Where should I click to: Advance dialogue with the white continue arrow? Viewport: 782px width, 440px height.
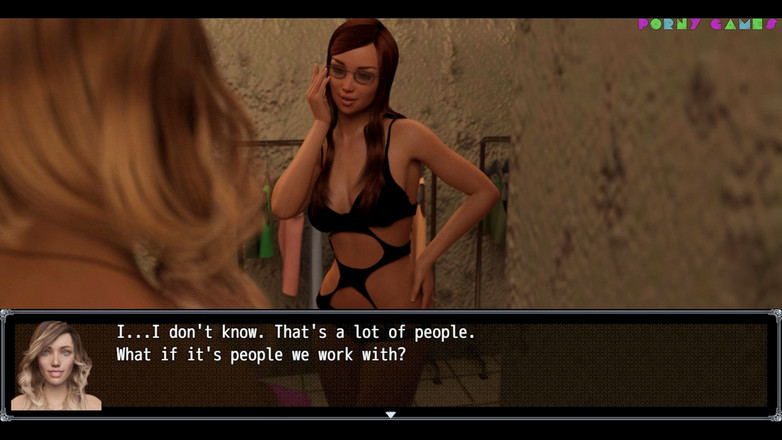[391, 414]
